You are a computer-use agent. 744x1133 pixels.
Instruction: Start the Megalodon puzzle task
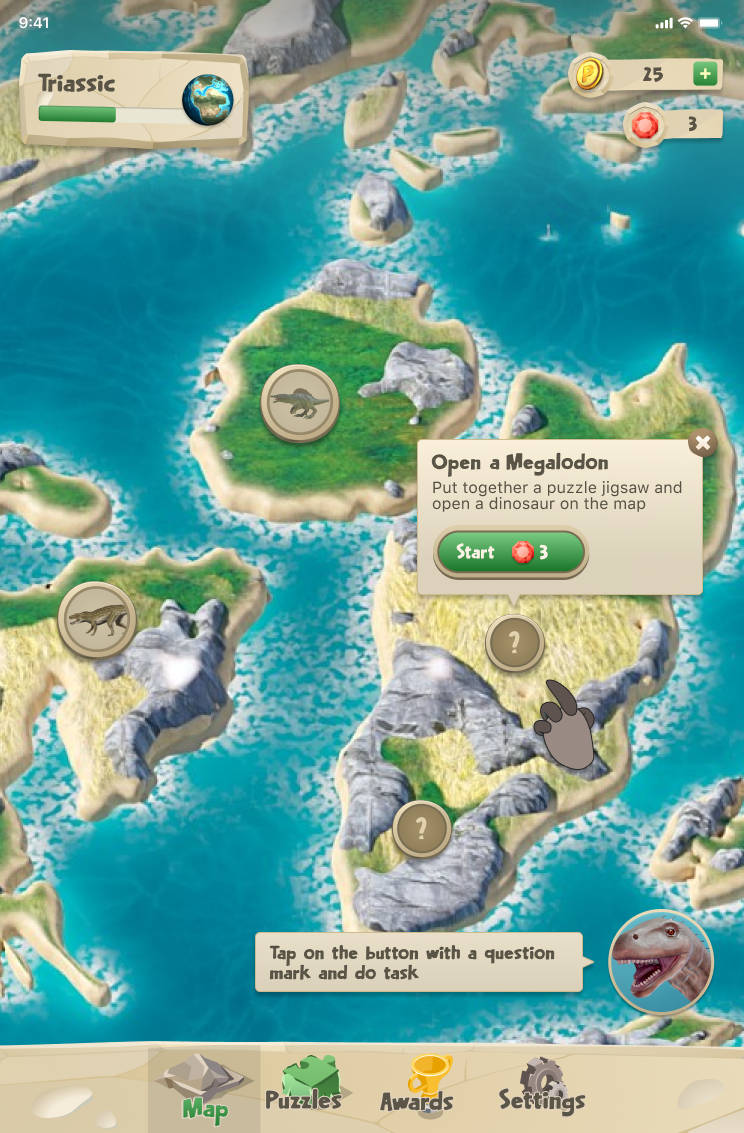510,552
